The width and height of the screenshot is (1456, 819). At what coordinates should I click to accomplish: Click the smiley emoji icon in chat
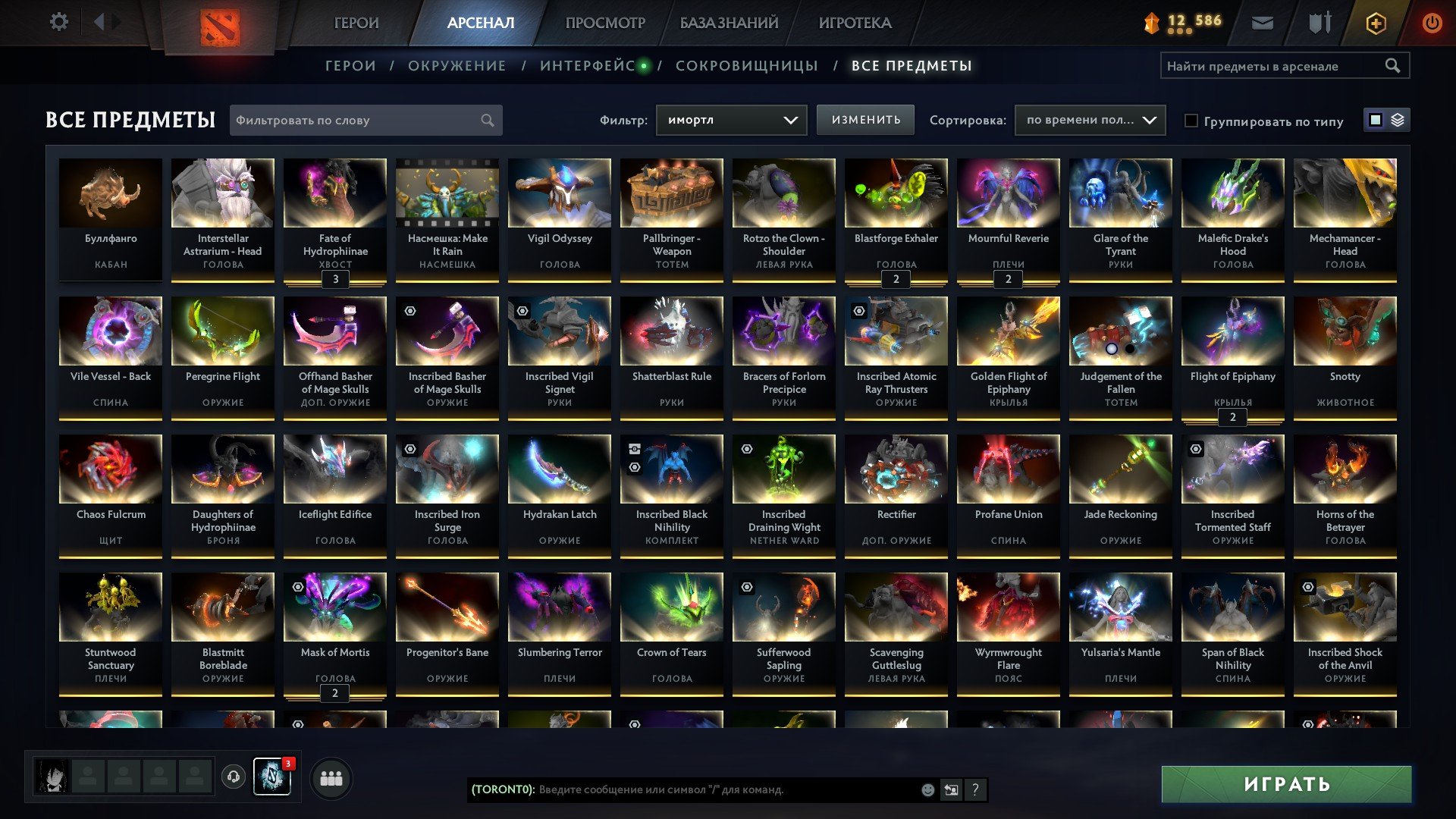[927, 790]
